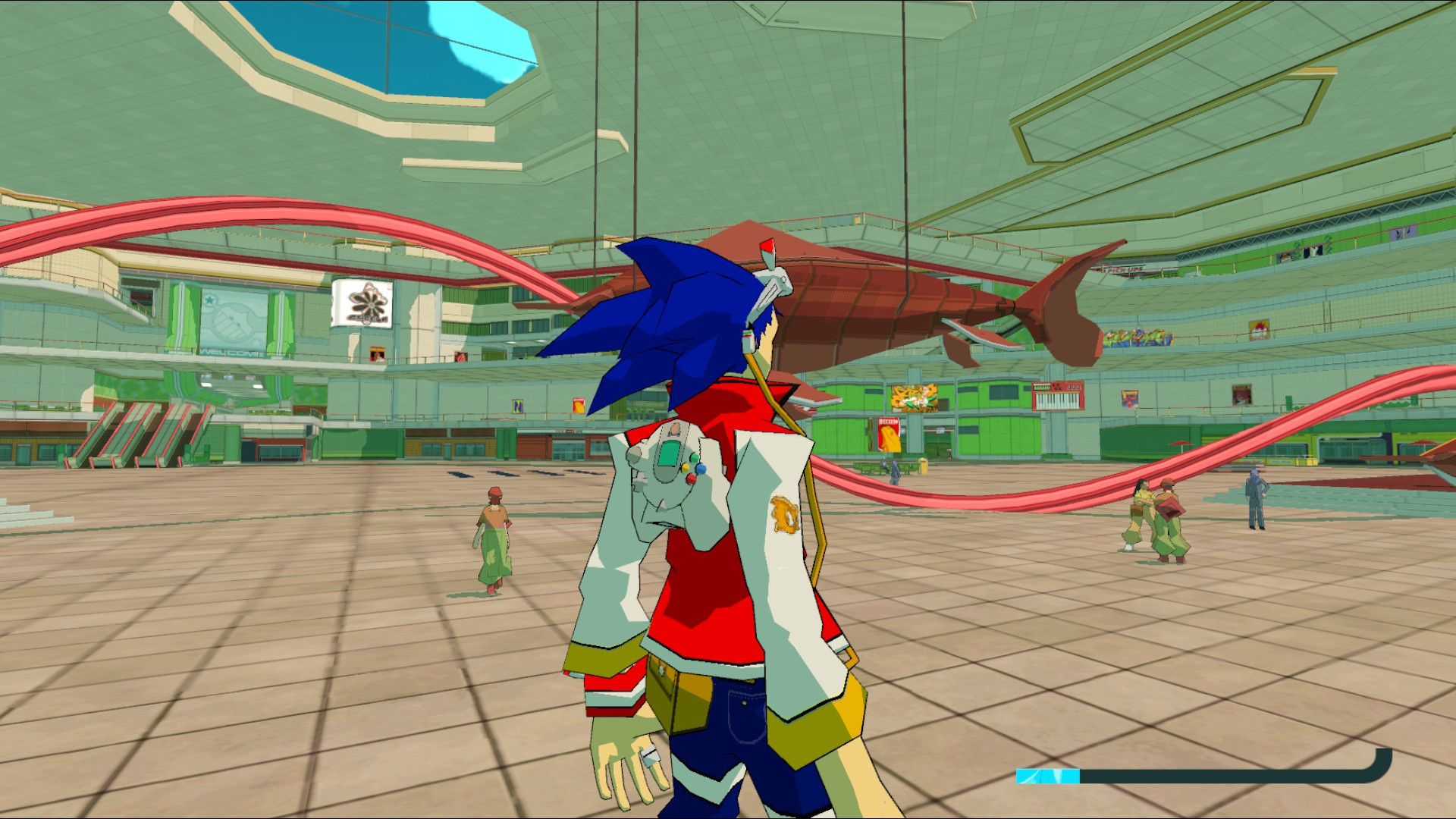The image size is (1456, 819).
Task: Select the purple poster on the pillar
Action: pos(518,406)
